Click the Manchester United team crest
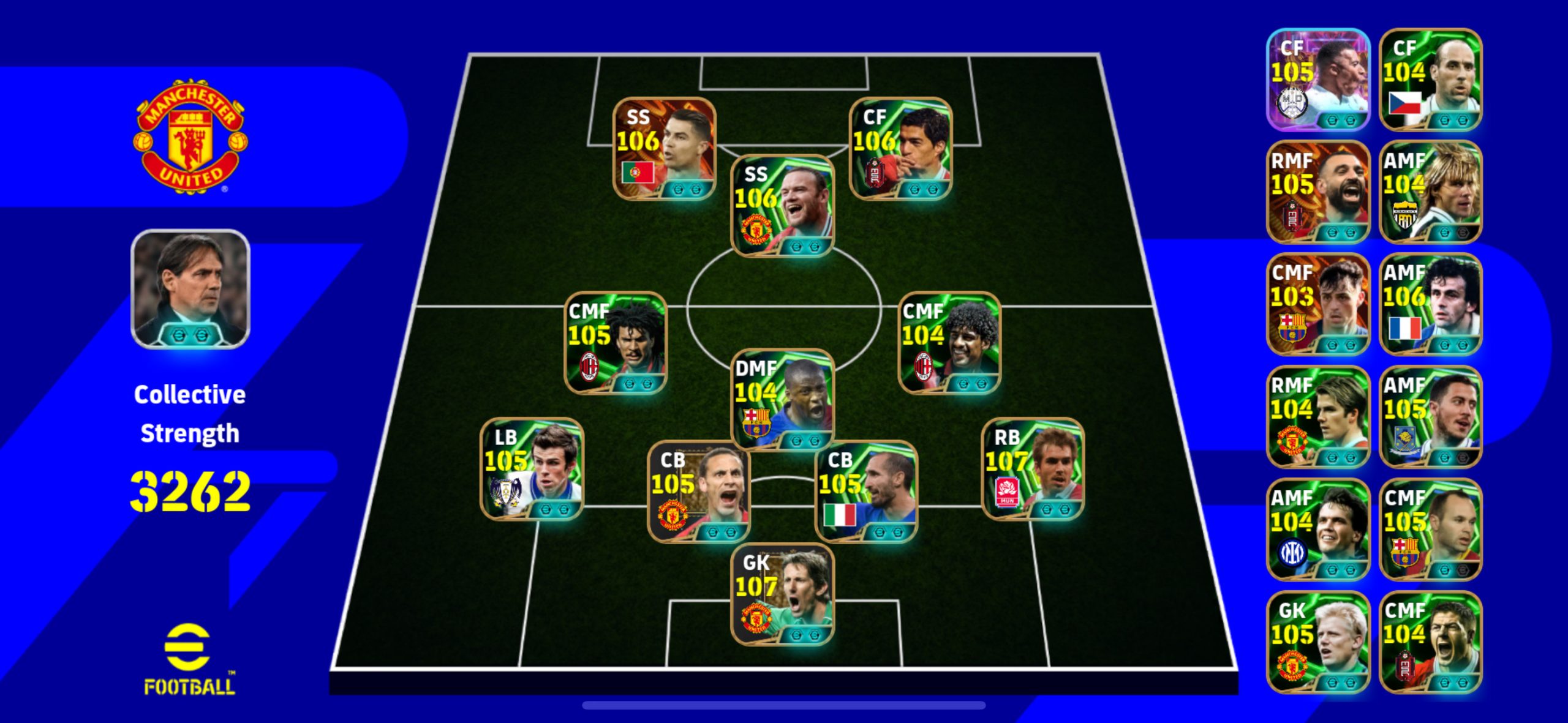This screenshot has width=1568, height=723. point(190,136)
